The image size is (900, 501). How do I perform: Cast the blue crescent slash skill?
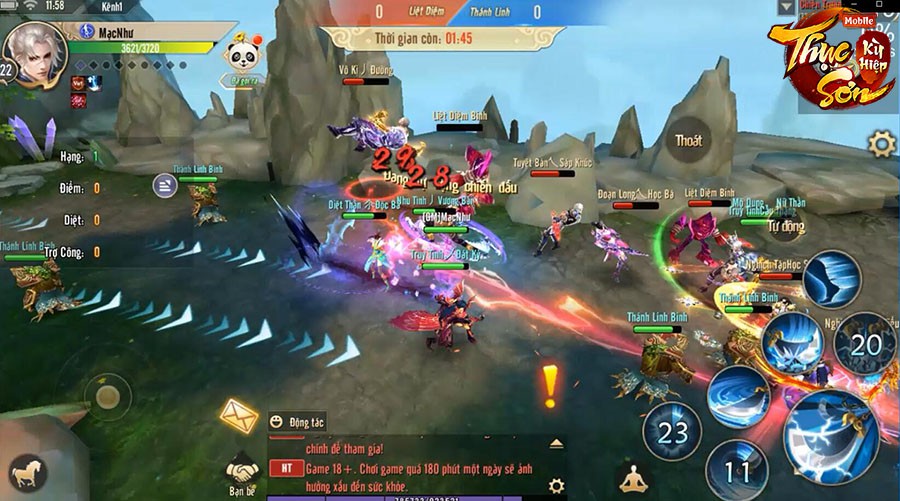pos(738,393)
